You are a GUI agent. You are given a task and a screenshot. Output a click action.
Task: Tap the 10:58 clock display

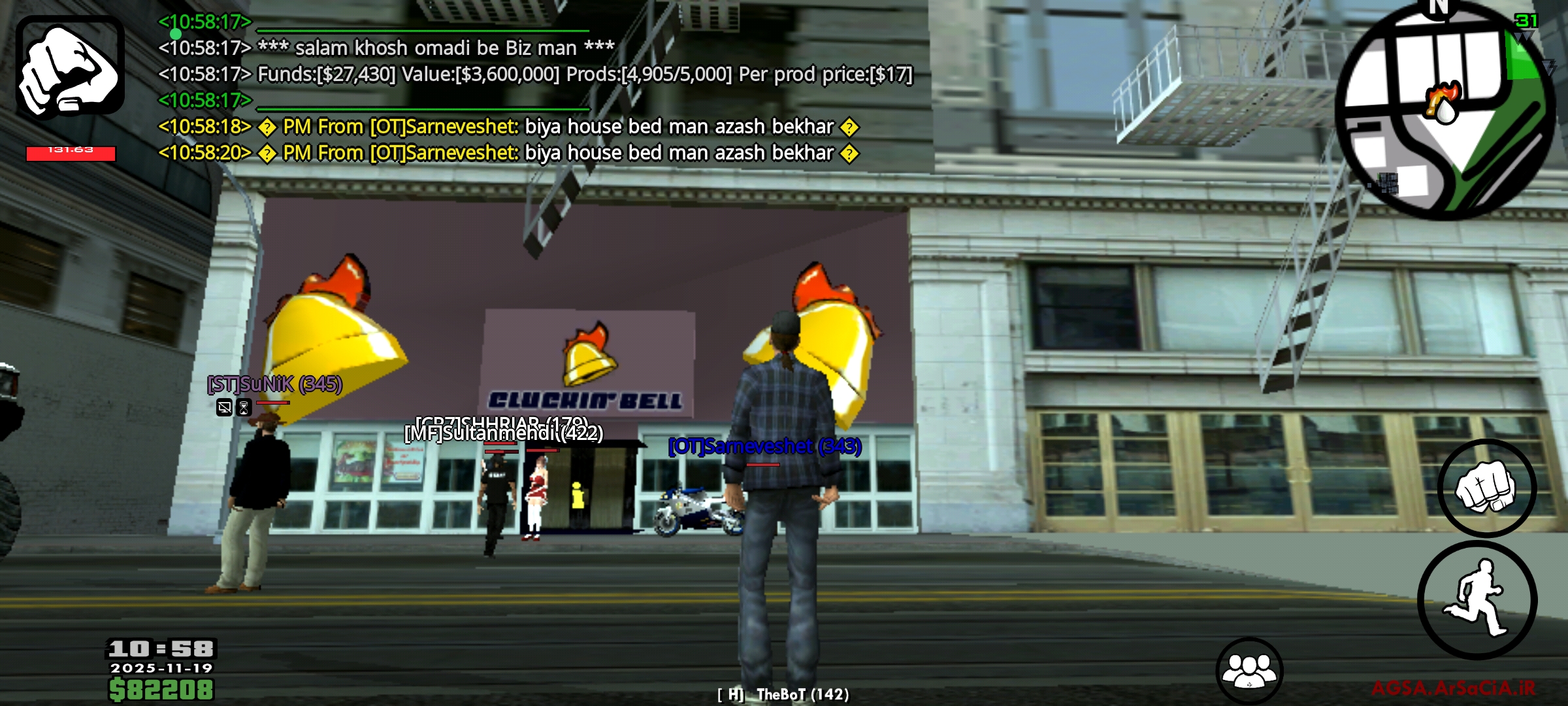pos(162,648)
